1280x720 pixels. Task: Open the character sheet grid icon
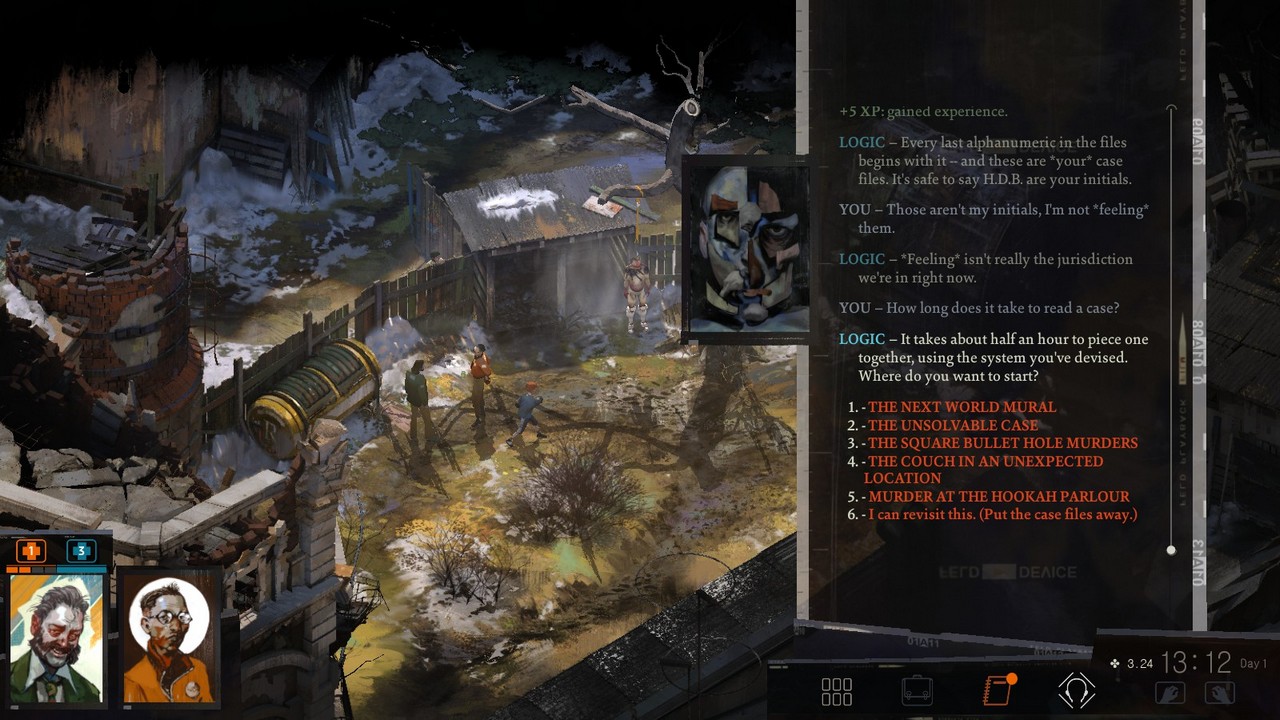point(836,690)
